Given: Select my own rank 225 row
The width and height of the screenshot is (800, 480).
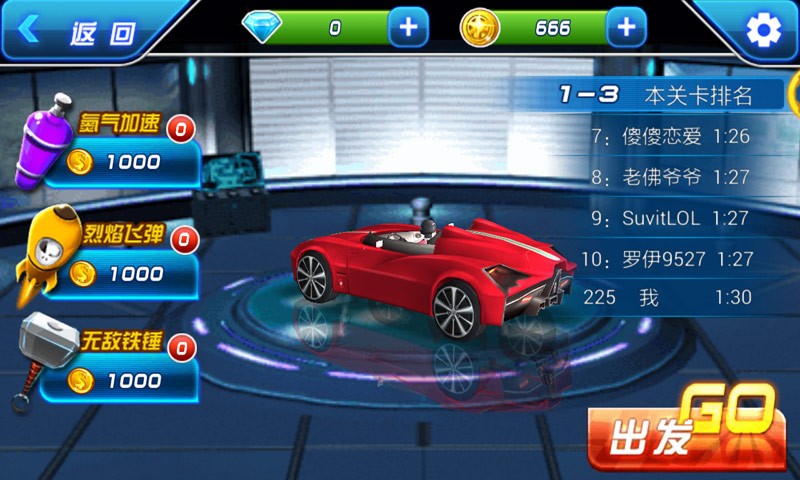Looking at the screenshot, I should pos(670,298).
